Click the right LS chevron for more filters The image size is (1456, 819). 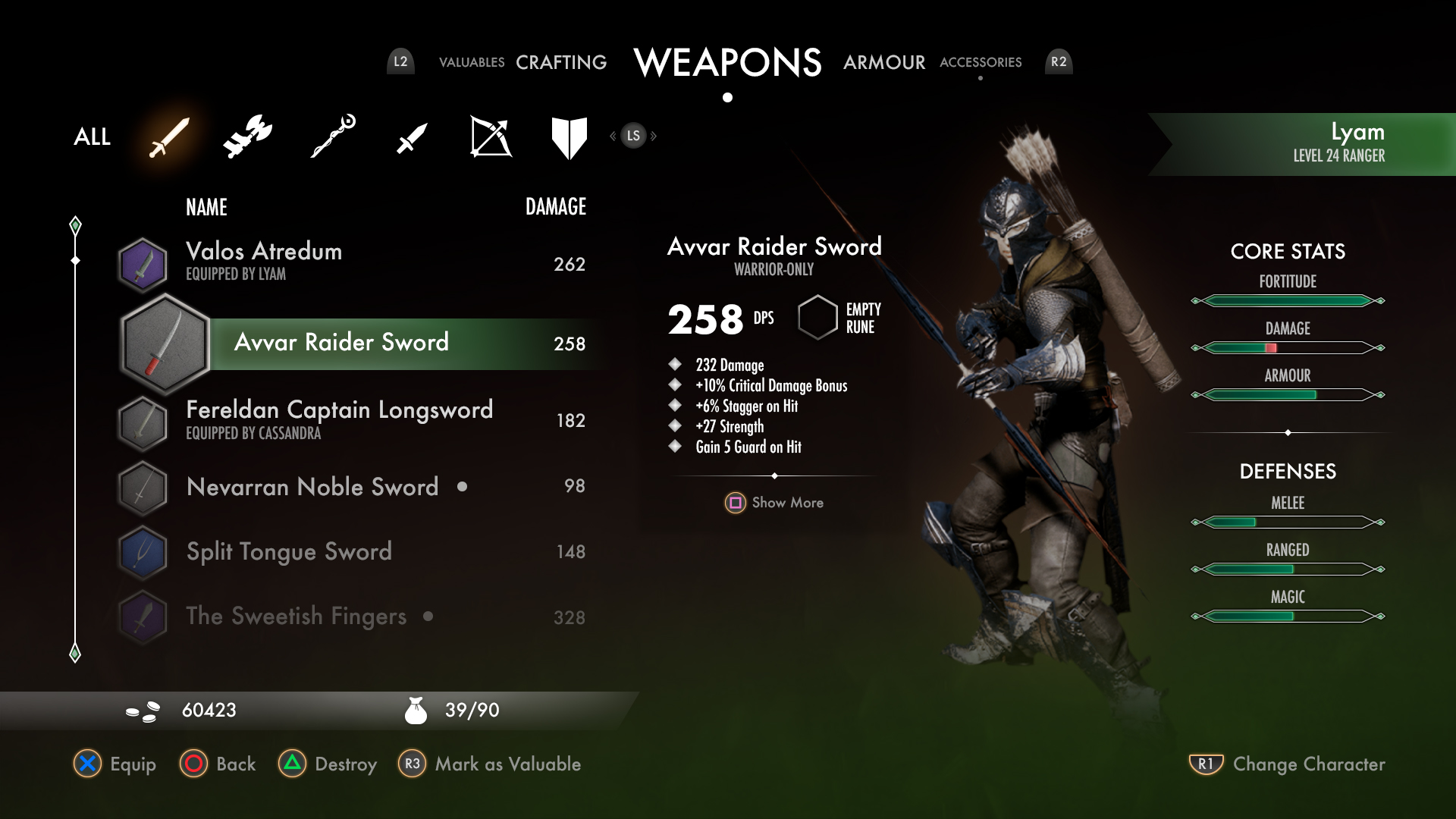(x=652, y=136)
